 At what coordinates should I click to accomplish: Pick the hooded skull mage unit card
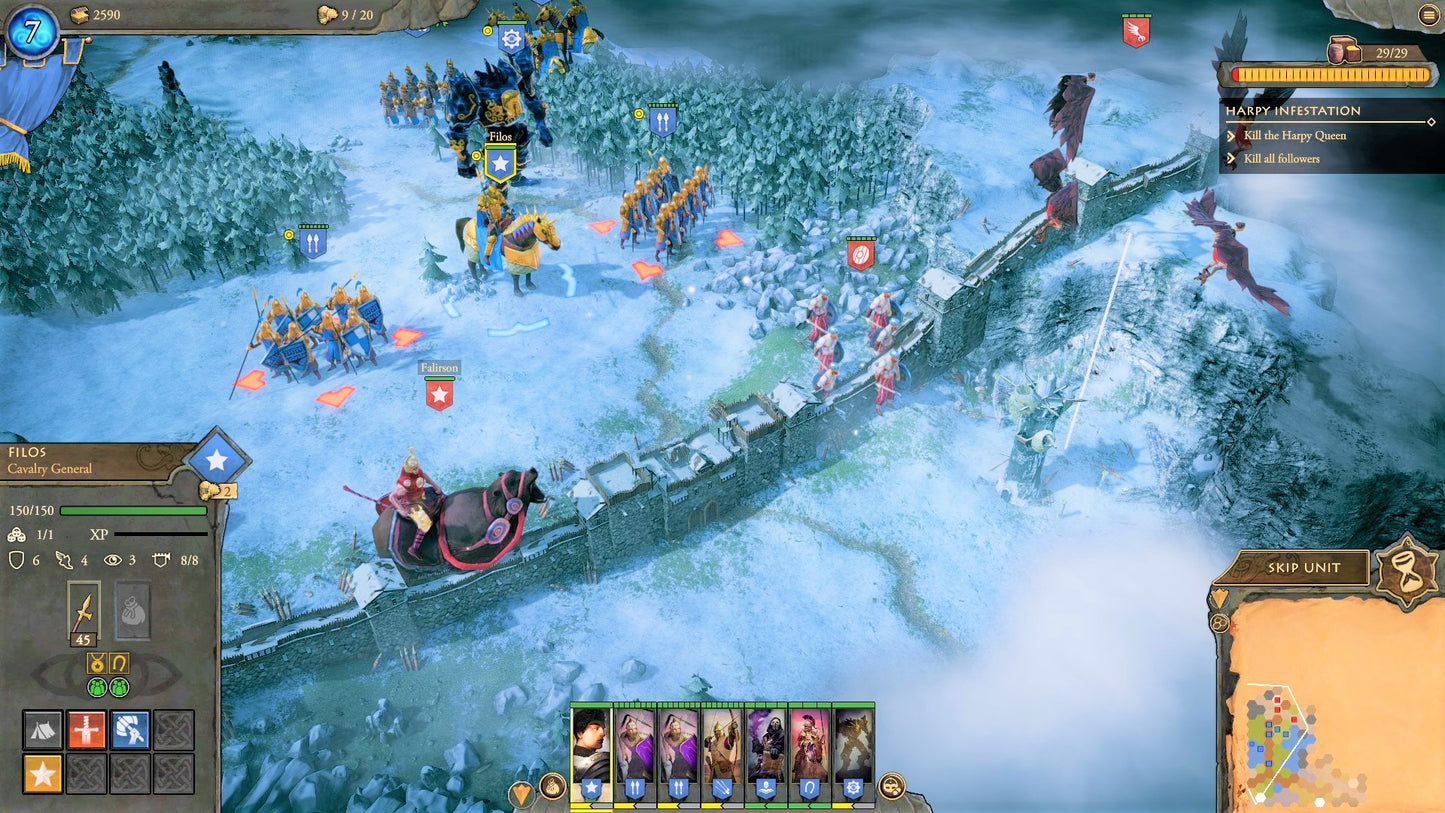(766, 755)
